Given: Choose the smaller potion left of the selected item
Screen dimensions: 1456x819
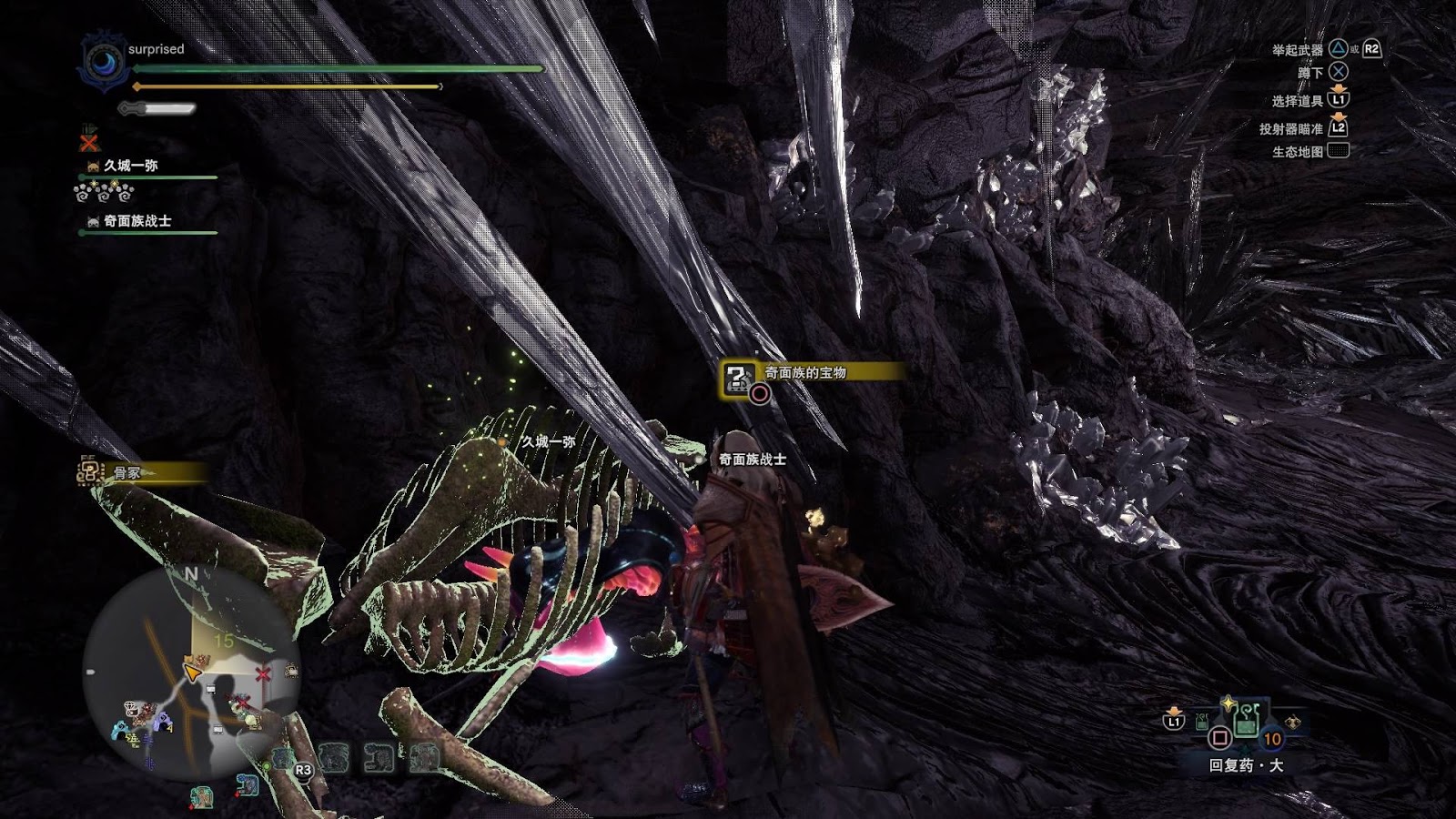Looking at the screenshot, I should 1203,723.
